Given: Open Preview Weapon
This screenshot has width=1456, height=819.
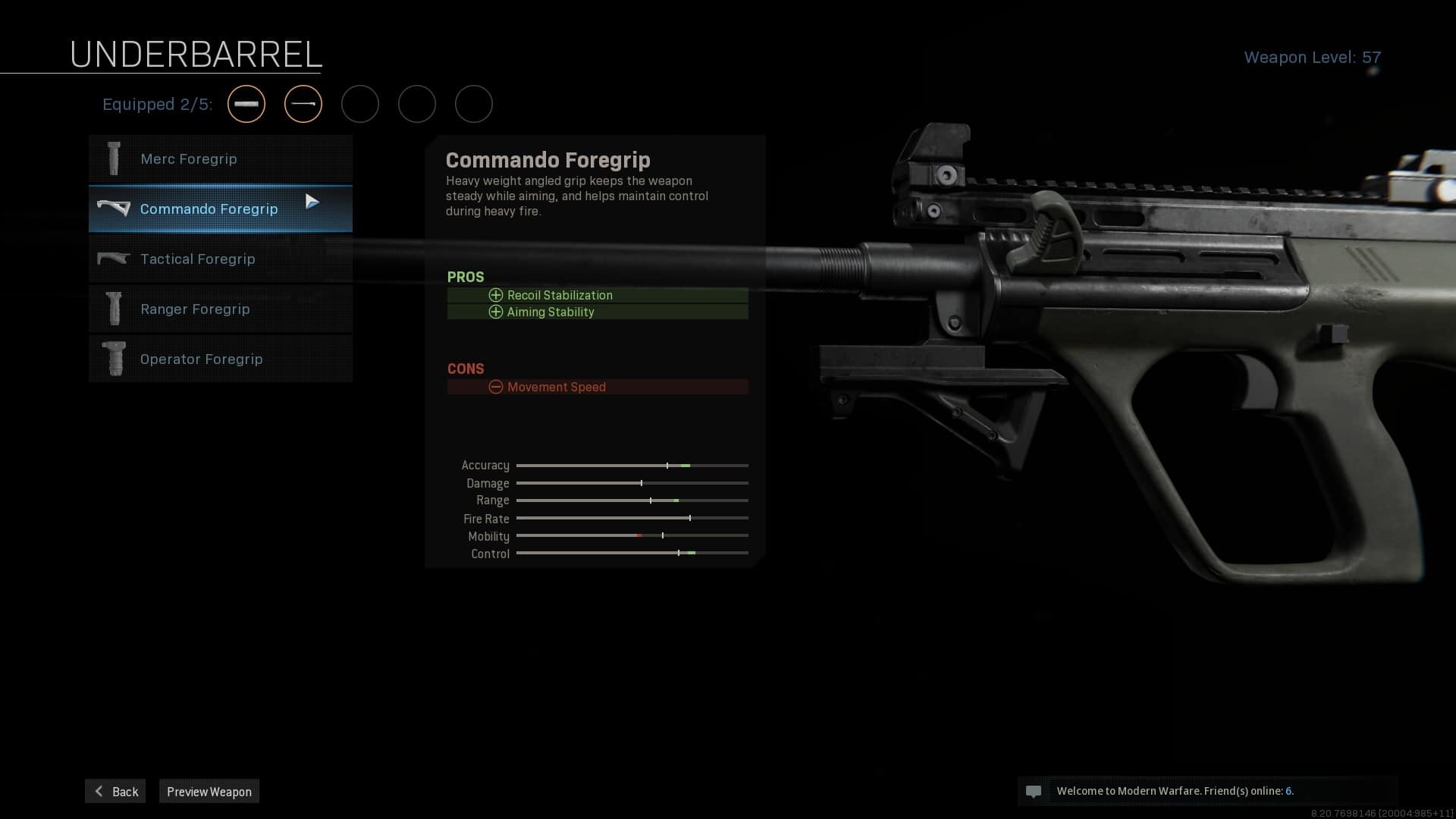Looking at the screenshot, I should (x=209, y=791).
